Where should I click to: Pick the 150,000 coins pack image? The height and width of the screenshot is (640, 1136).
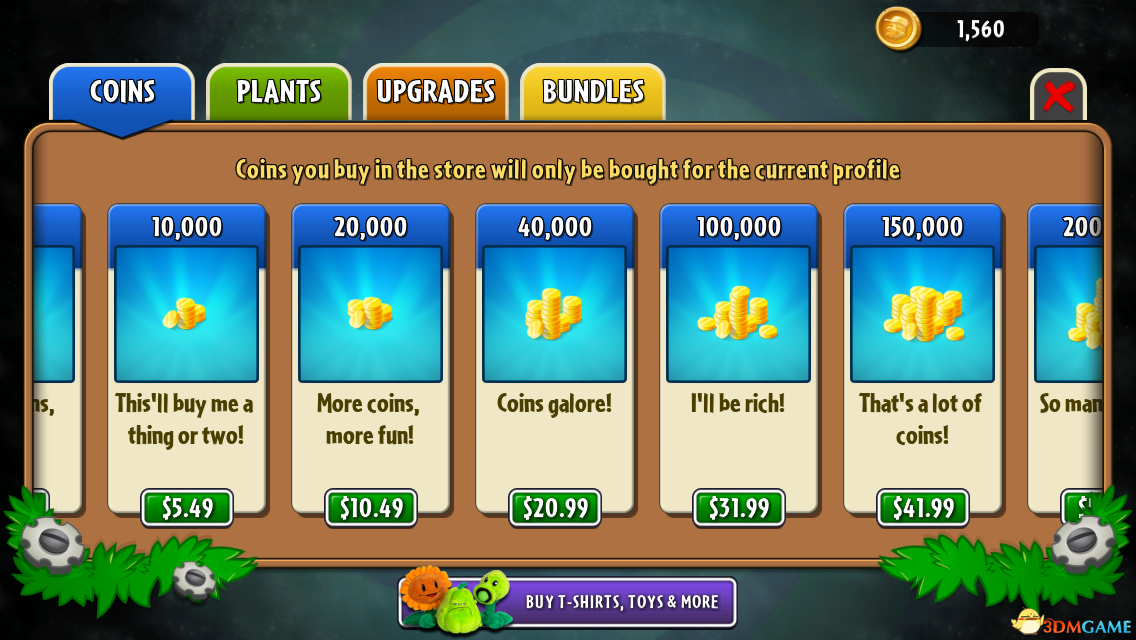tap(923, 314)
